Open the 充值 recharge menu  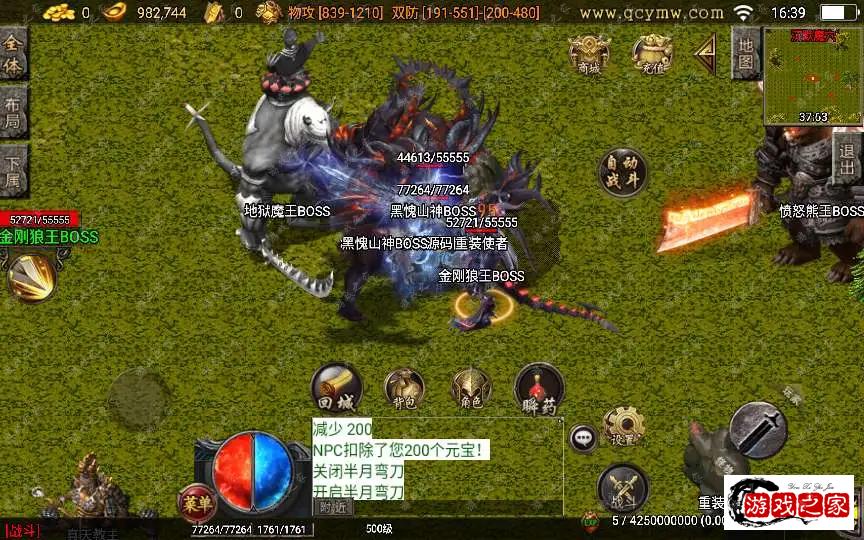click(x=652, y=54)
